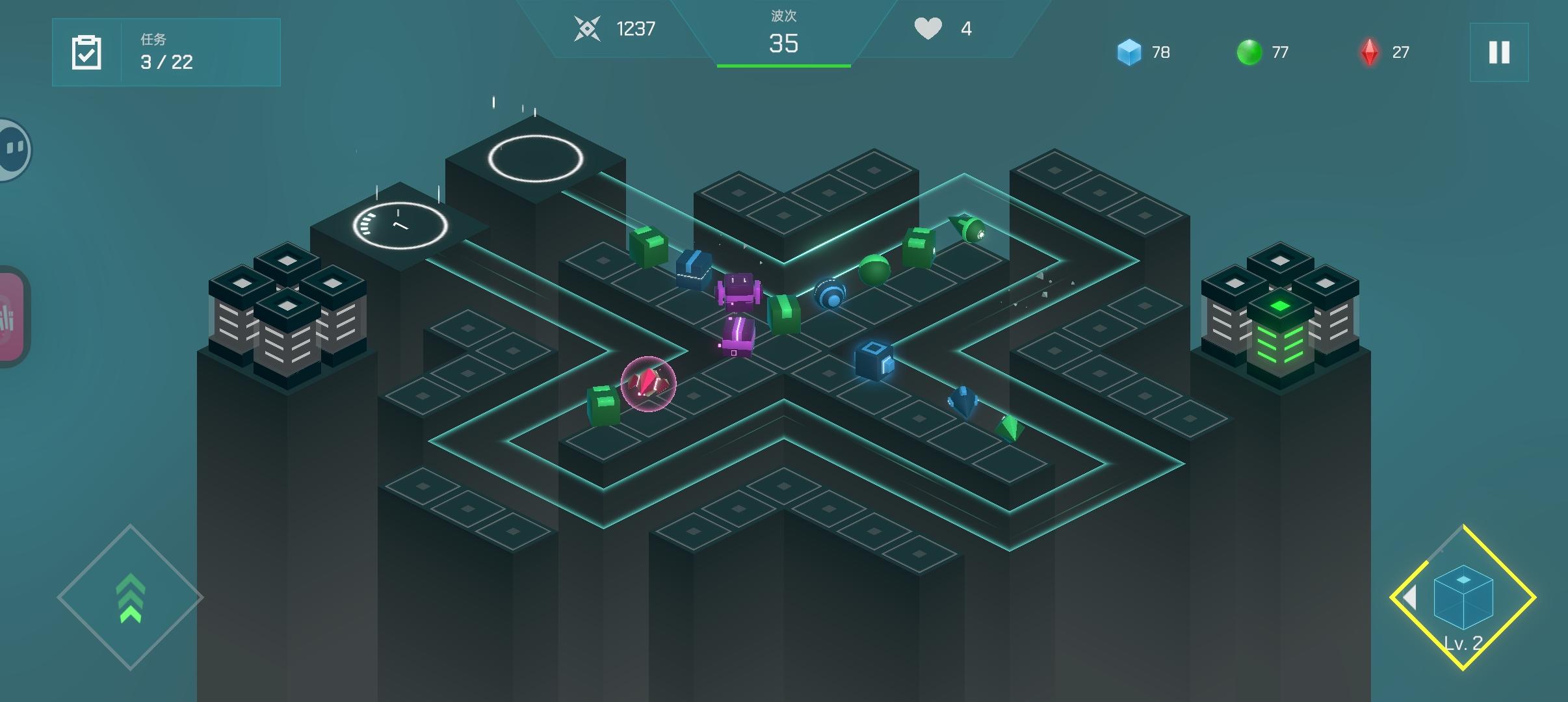This screenshot has width=1568, height=702.
Task: Click the ninja-star score icon
Action: pos(588,29)
